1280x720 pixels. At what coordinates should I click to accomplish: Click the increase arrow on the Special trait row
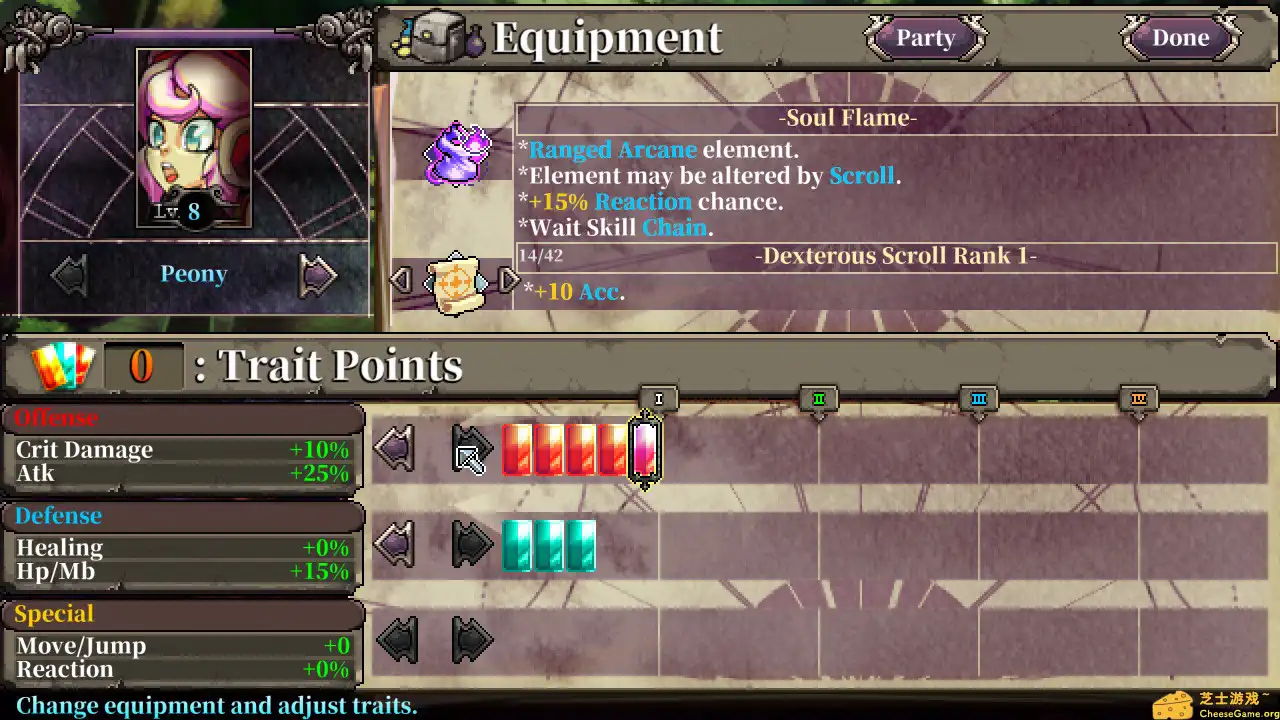point(471,641)
